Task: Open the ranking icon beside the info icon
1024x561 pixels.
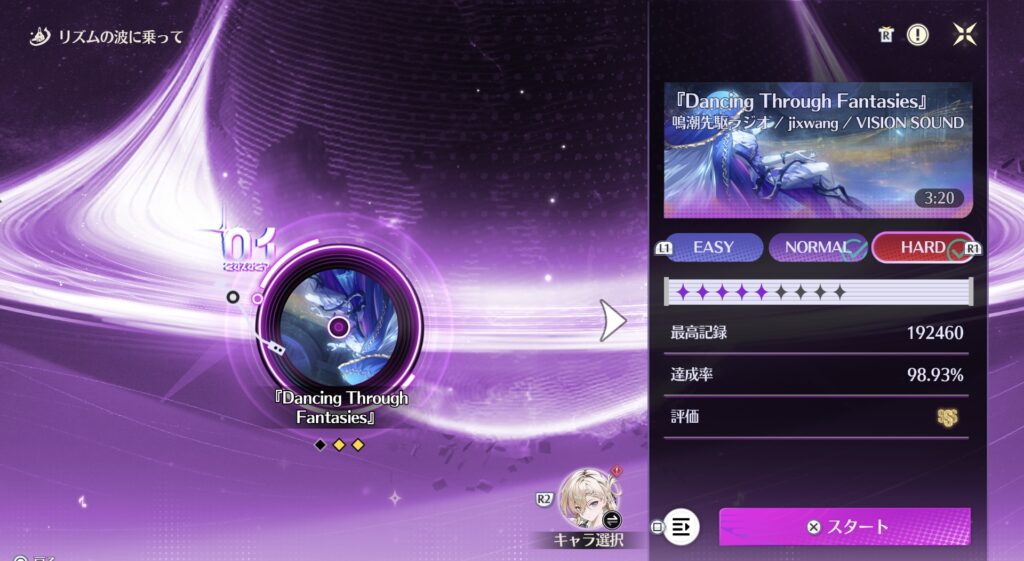Action: point(886,35)
